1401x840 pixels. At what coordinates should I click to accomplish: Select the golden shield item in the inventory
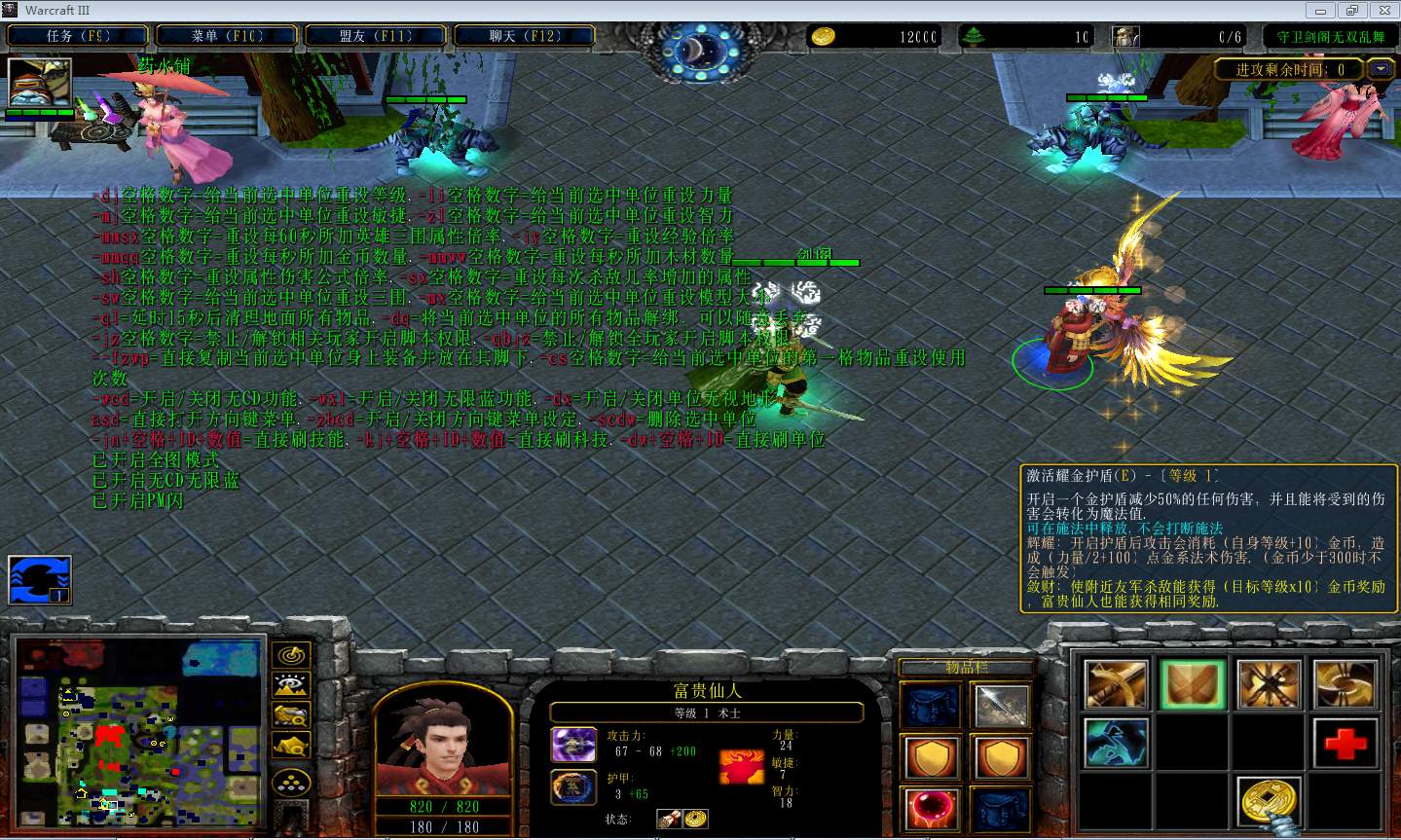pos(931,757)
